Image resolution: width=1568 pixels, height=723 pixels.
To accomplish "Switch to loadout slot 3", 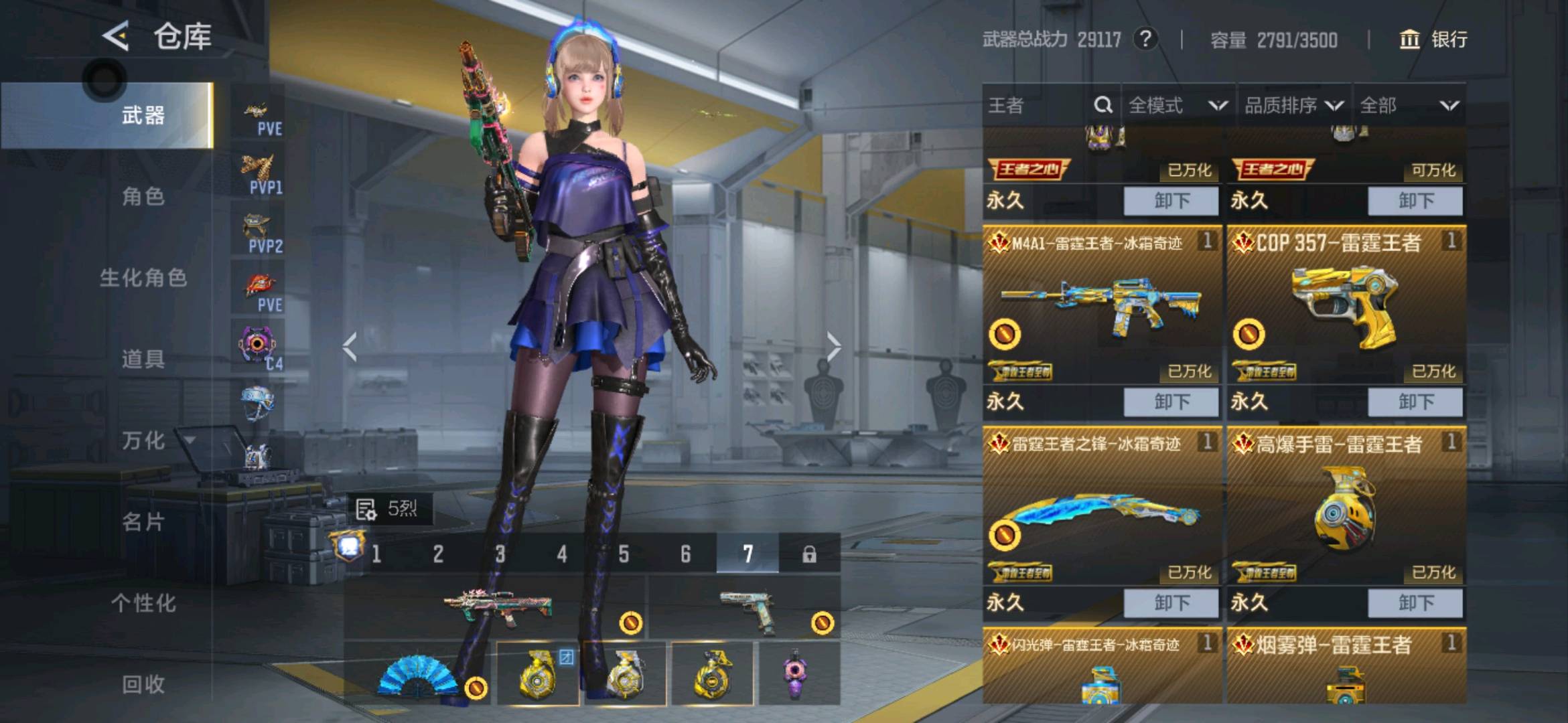I will click(500, 554).
